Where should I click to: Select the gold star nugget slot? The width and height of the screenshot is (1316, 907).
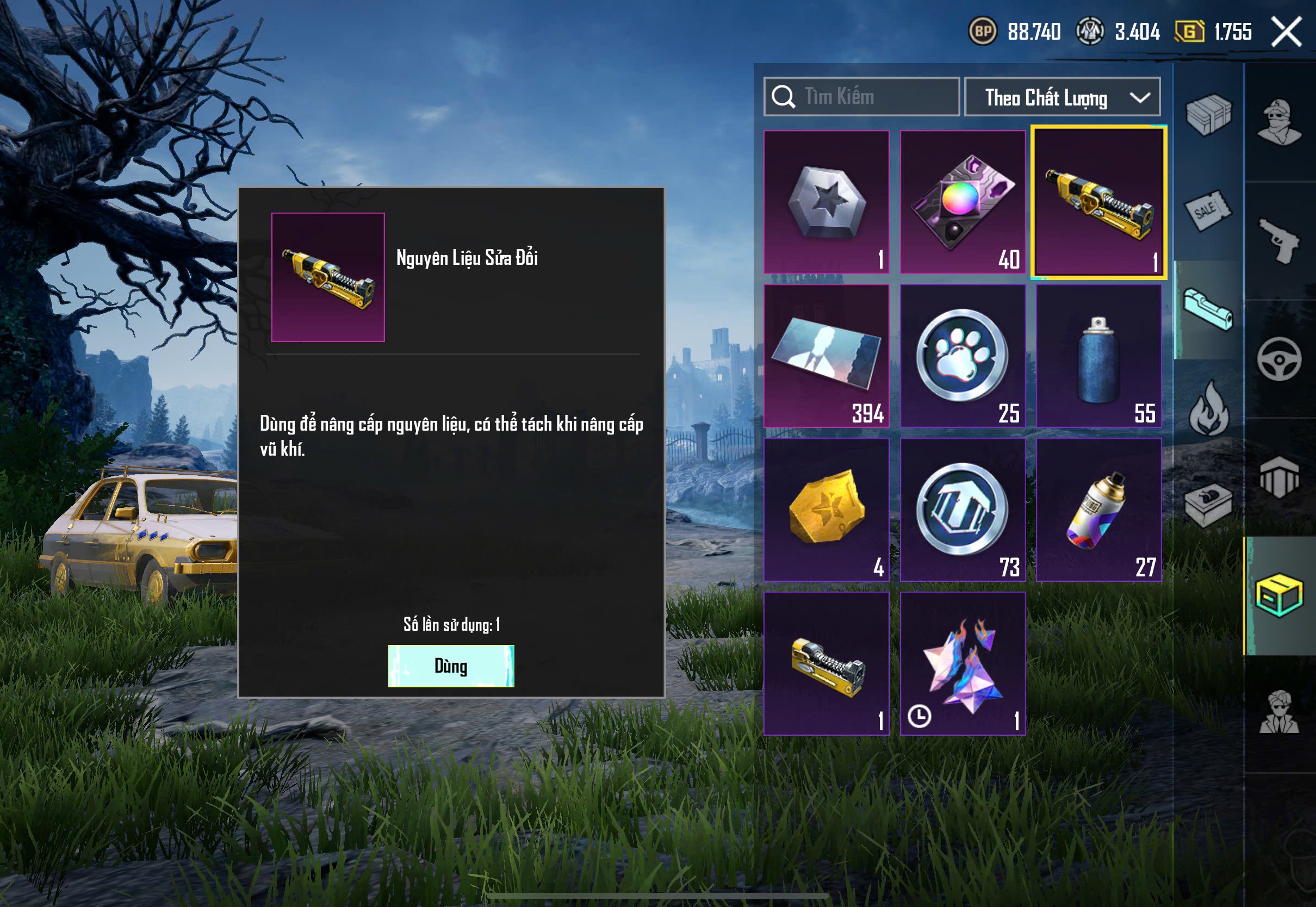pos(826,510)
